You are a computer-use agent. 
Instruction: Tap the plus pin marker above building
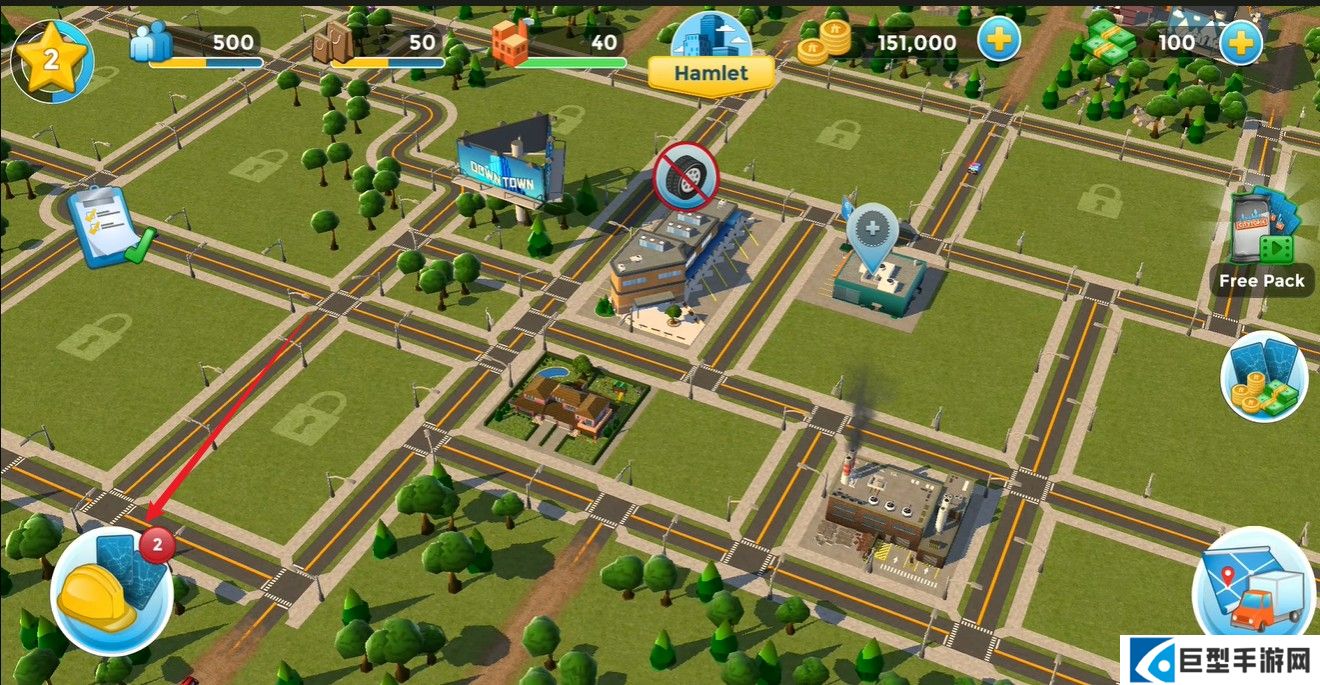[872, 232]
